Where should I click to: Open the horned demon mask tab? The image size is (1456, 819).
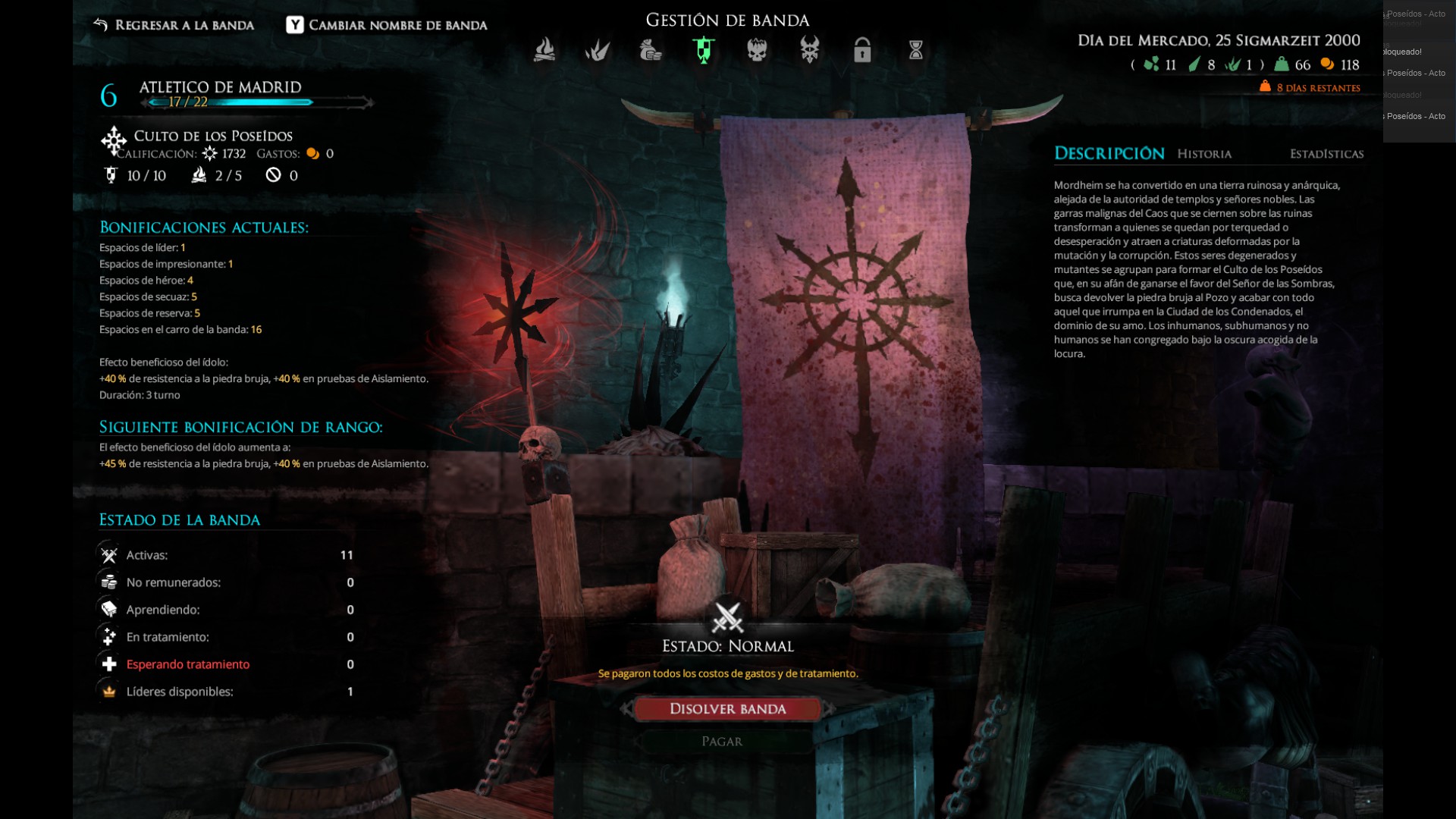click(810, 50)
